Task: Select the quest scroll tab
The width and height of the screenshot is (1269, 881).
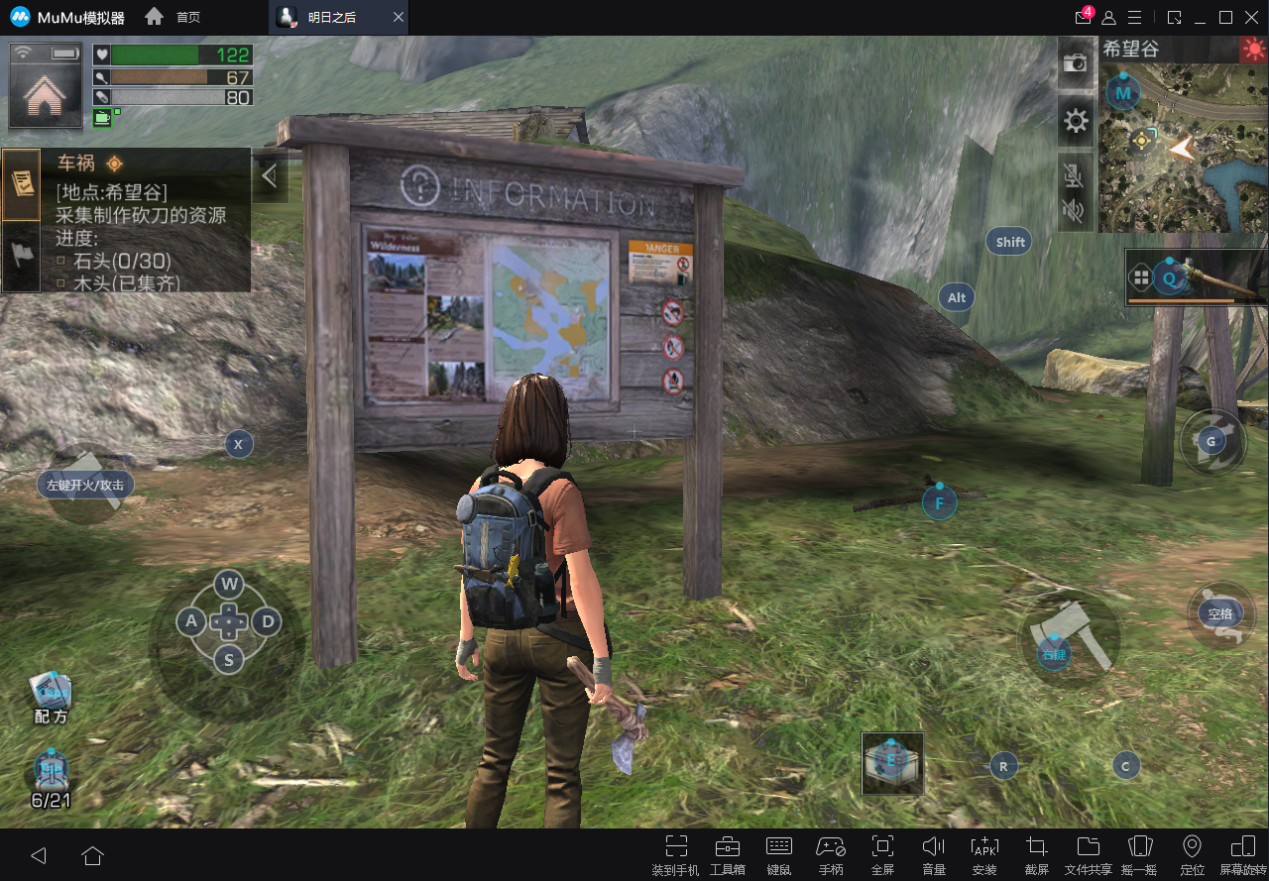Action: (x=21, y=184)
